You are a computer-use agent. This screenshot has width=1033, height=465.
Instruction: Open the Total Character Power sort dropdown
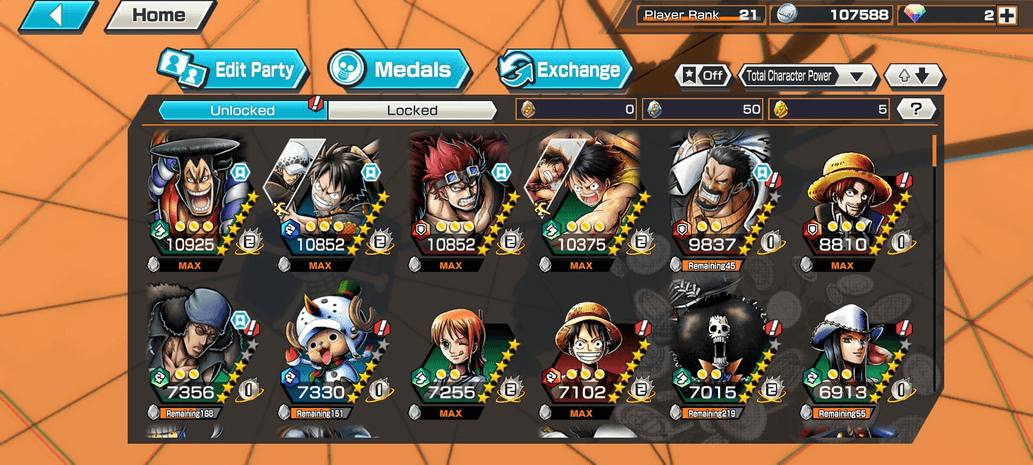pos(807,75)
